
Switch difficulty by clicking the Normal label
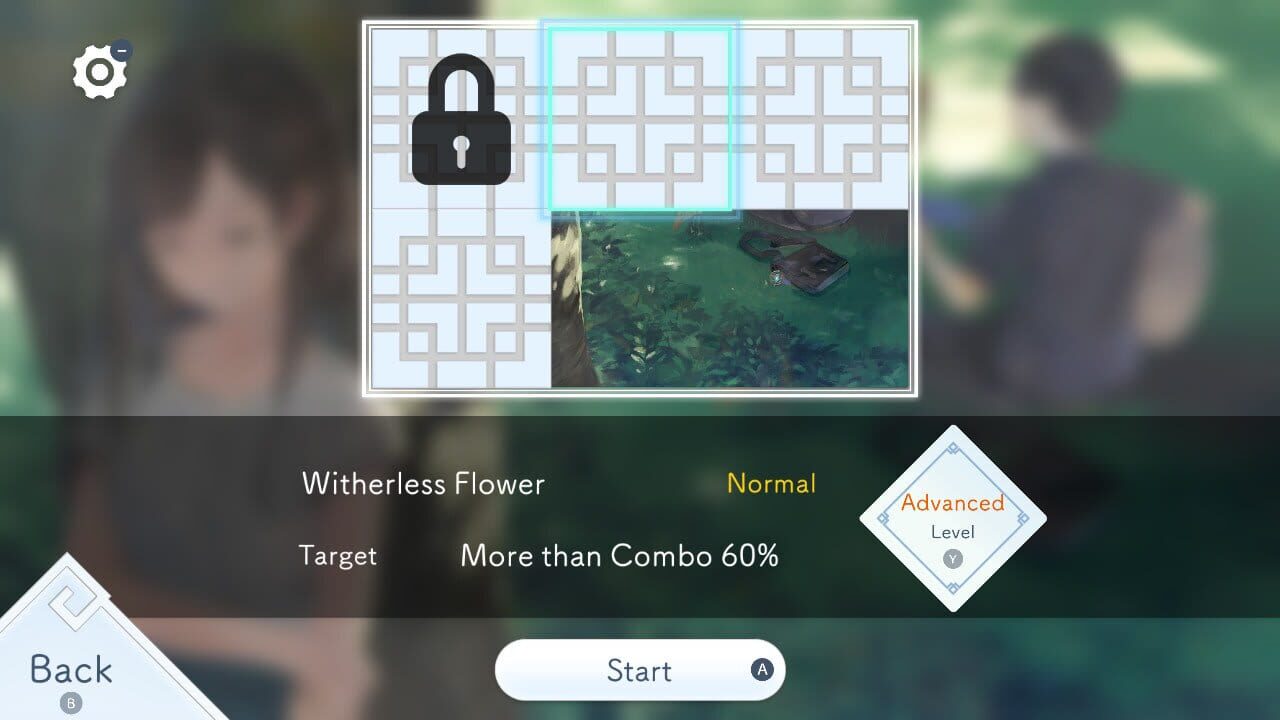771,484
